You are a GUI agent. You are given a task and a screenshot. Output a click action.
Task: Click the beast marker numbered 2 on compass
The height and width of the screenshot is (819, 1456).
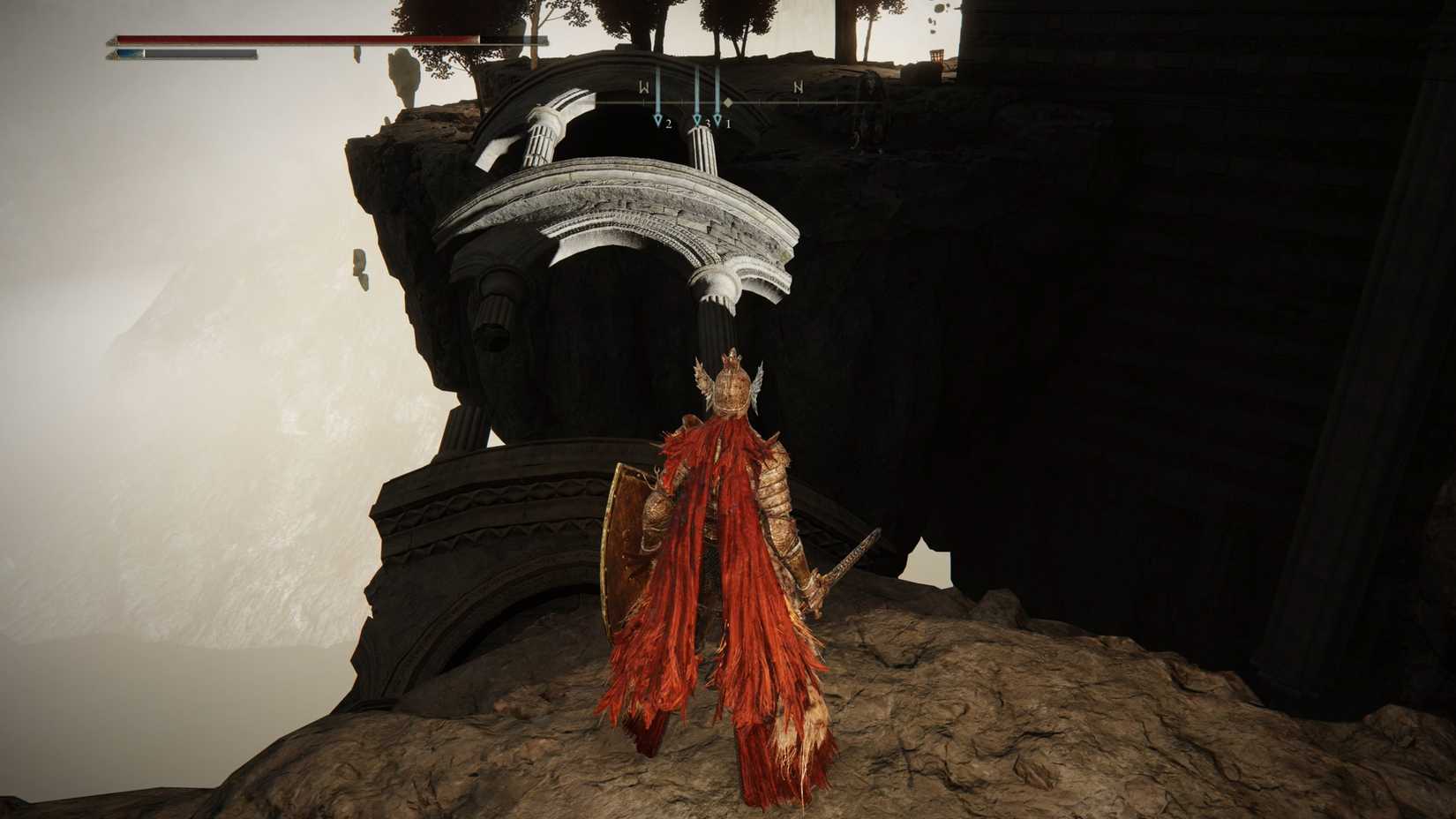pyautogui.click(x=658, y=119)
